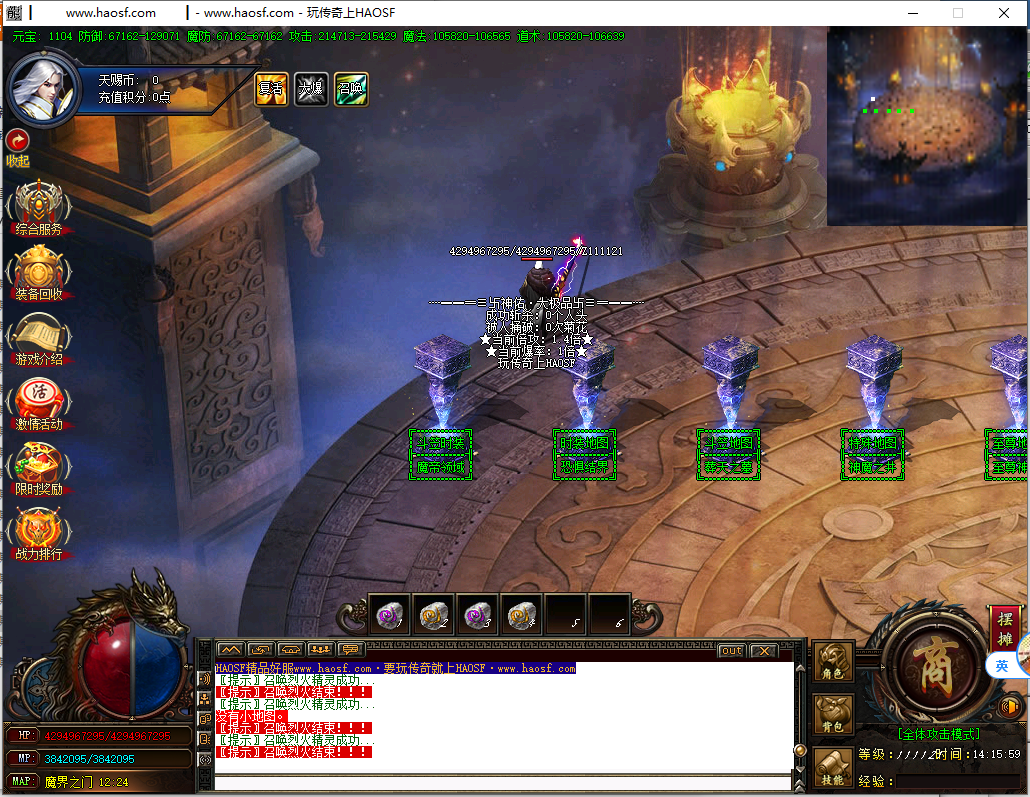
Task: Activate the 大爆 skill button
Action: 311,89
